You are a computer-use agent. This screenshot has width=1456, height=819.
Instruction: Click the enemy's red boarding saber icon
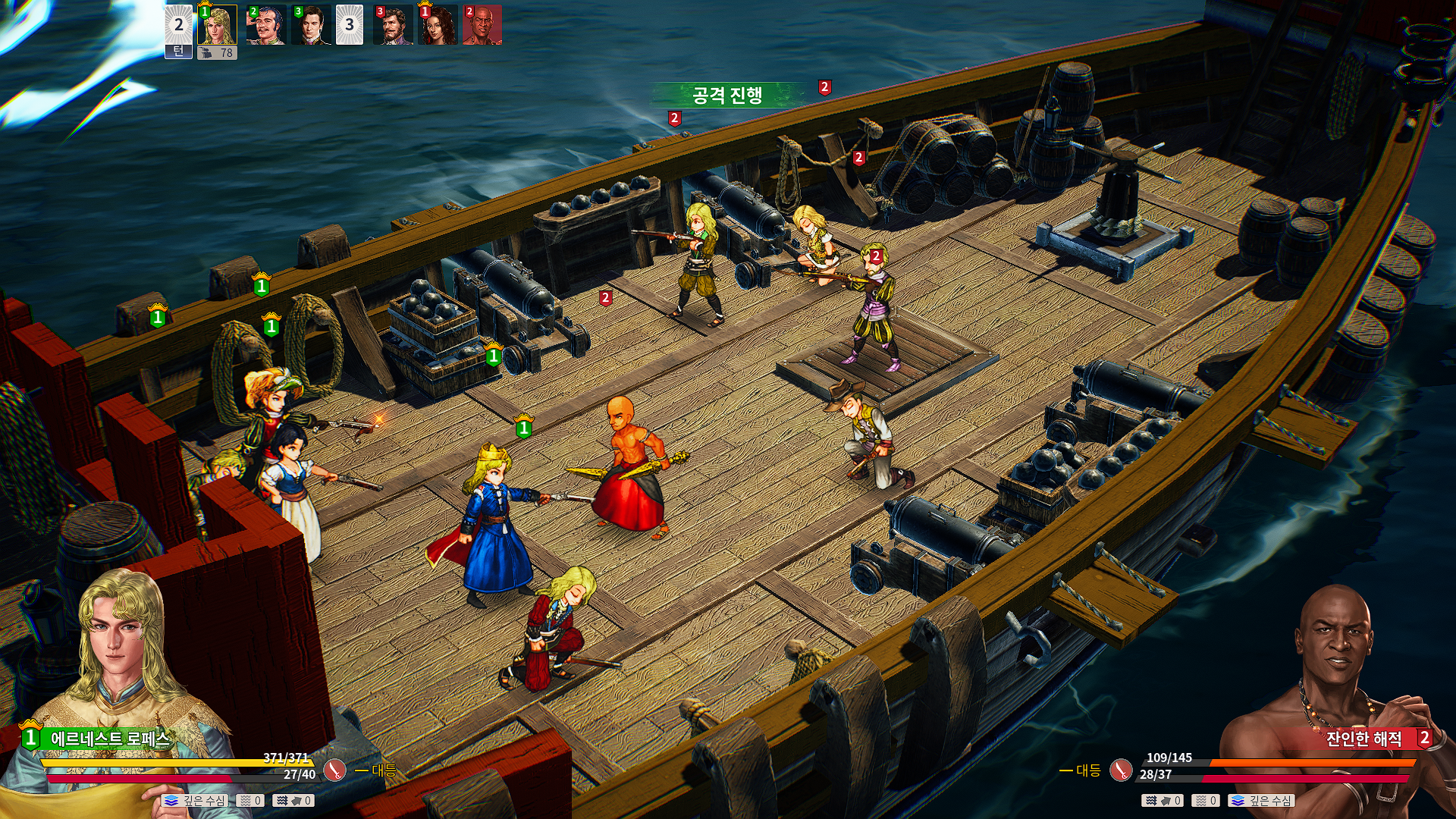tap(1121, 770)
